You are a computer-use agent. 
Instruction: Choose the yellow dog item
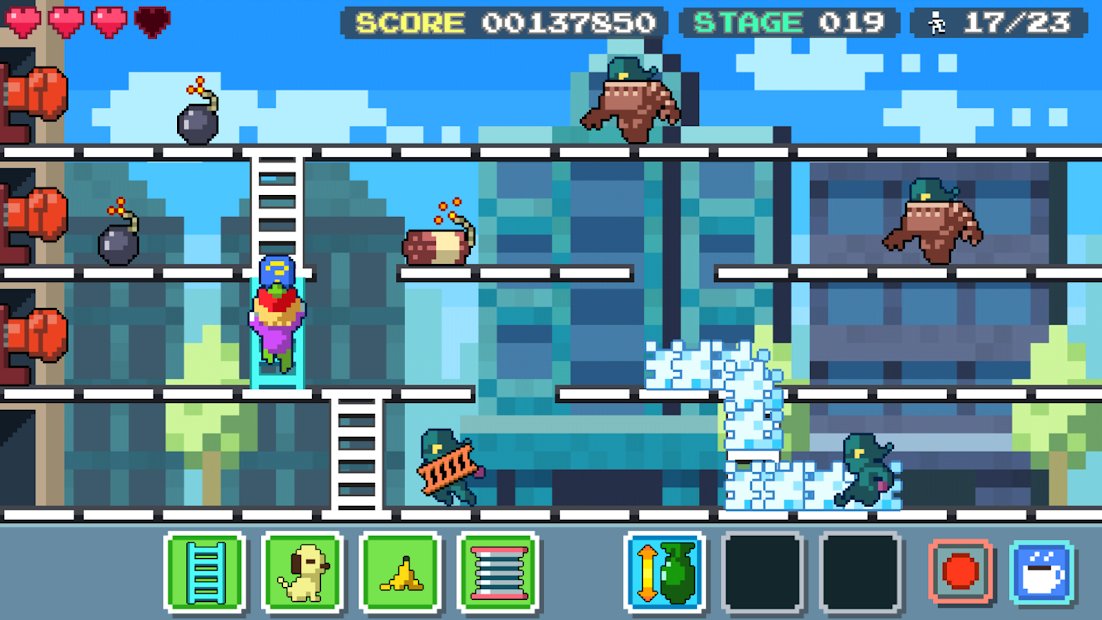pyautogui.click(x=303, y=572)
